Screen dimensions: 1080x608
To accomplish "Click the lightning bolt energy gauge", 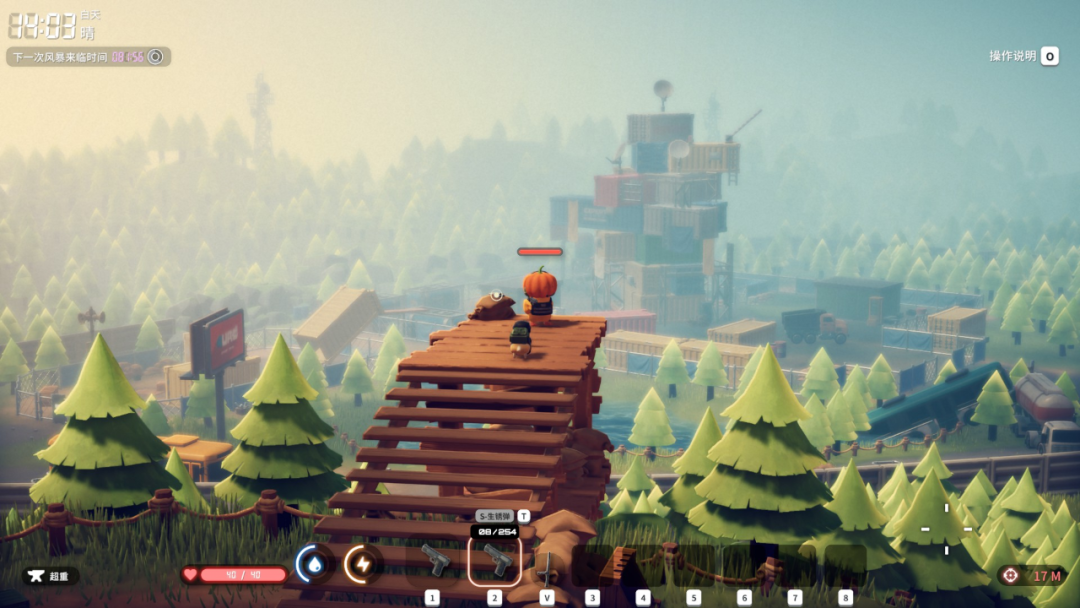I will [363, 565].
